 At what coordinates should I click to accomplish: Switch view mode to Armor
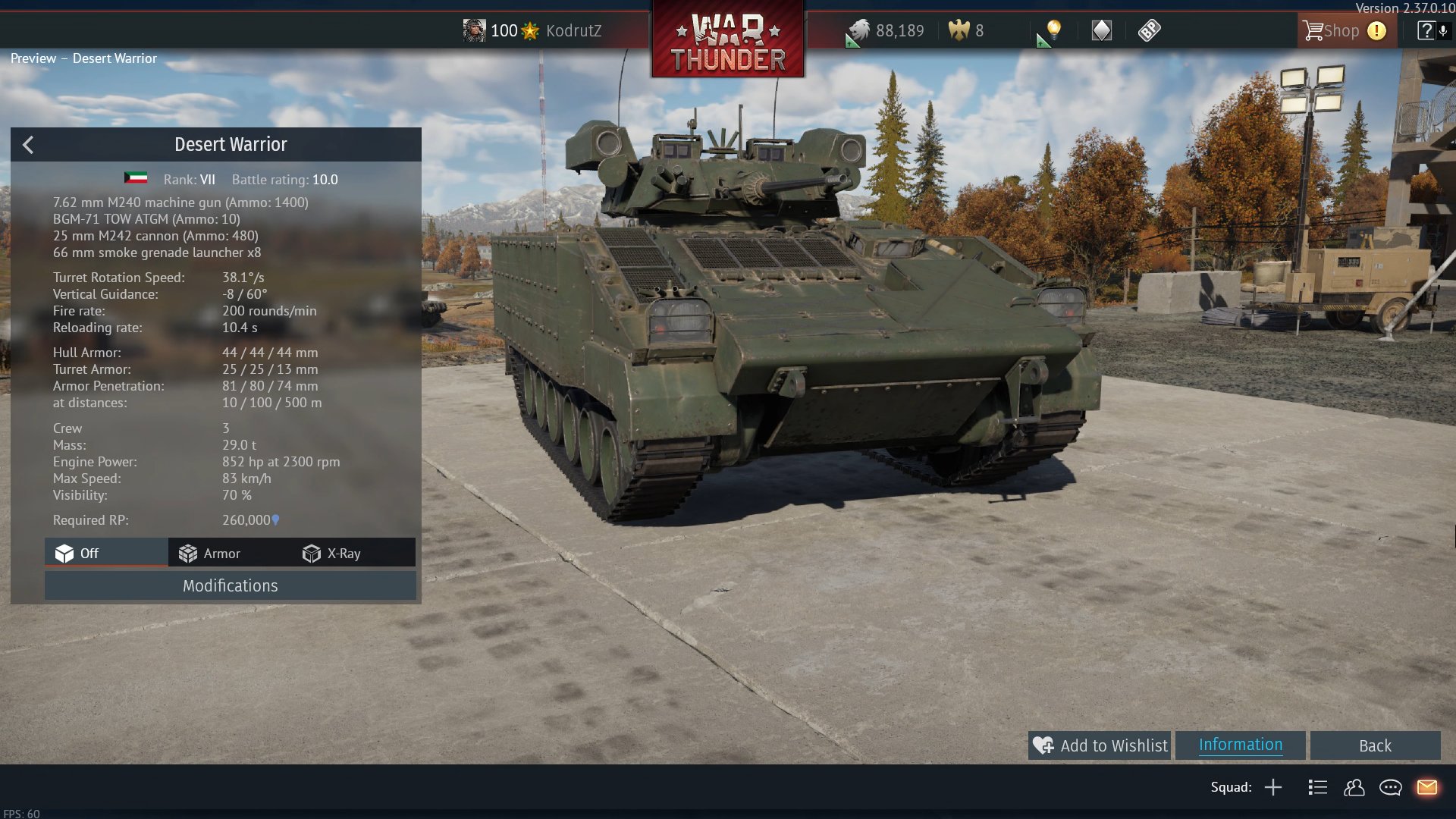[210, 554]
